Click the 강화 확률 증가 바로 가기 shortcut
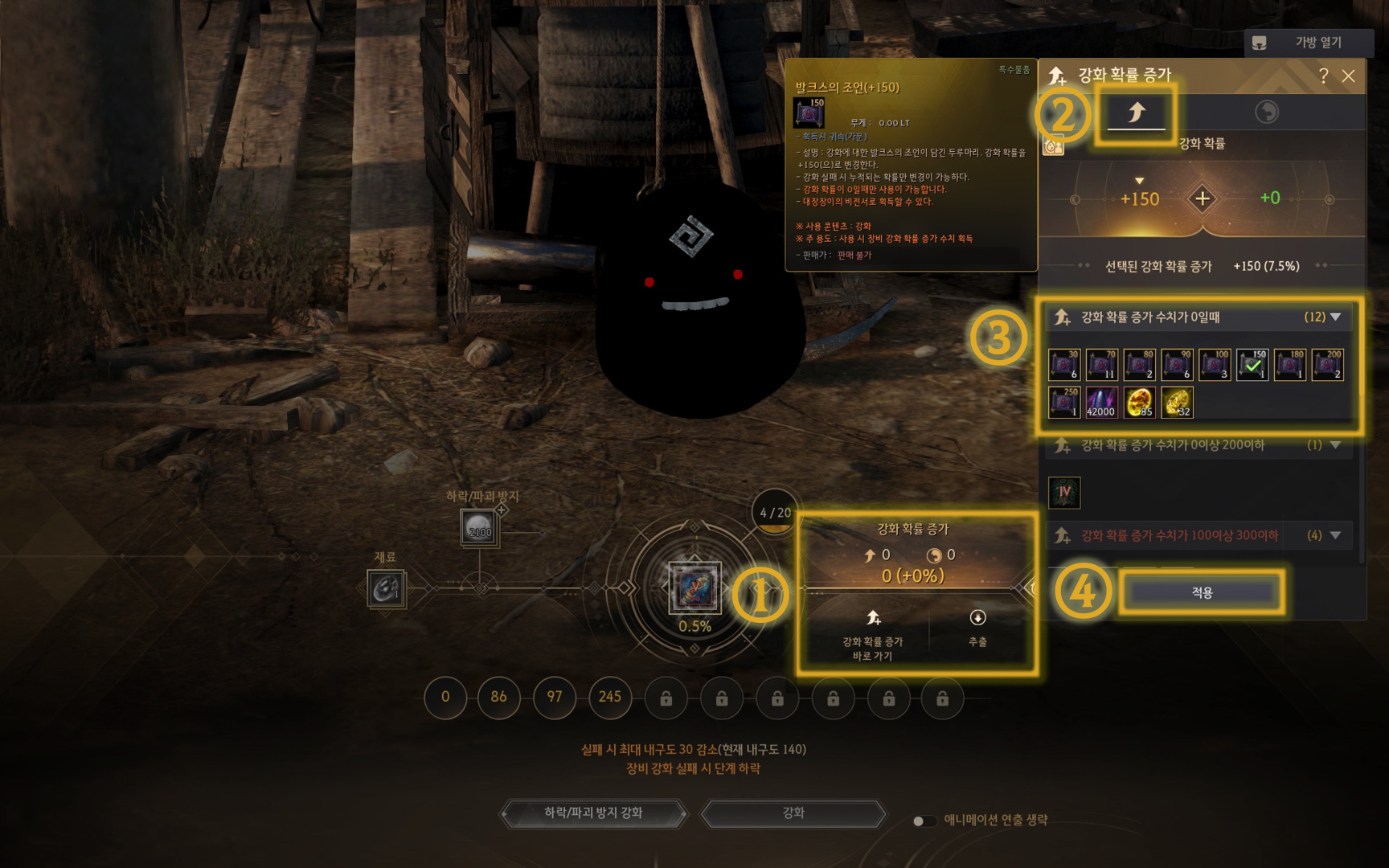The height and width of the screenshot is (868, 1389). click(x=873, y=633)
